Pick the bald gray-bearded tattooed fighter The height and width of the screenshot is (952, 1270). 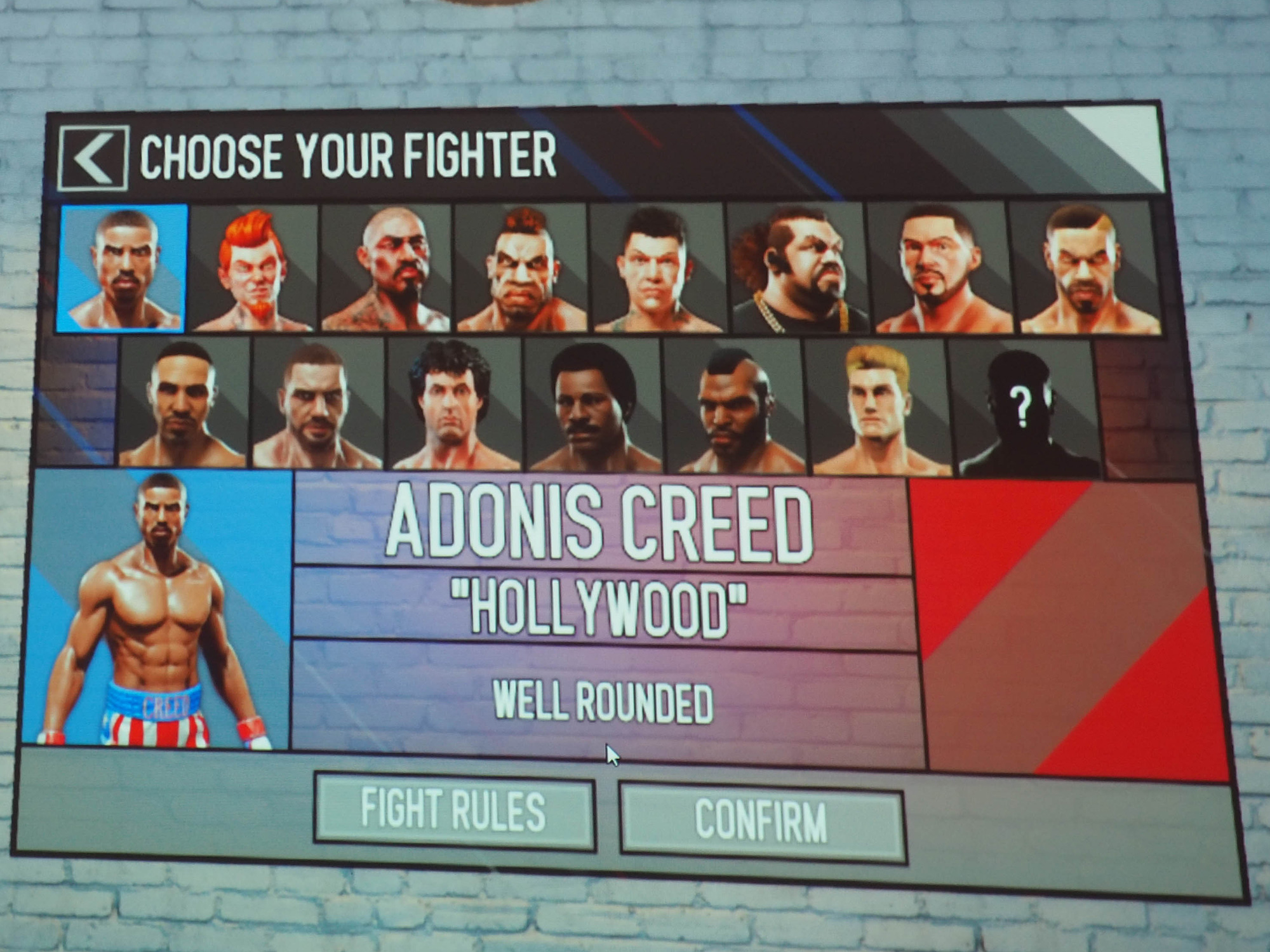tap(387, 270)
